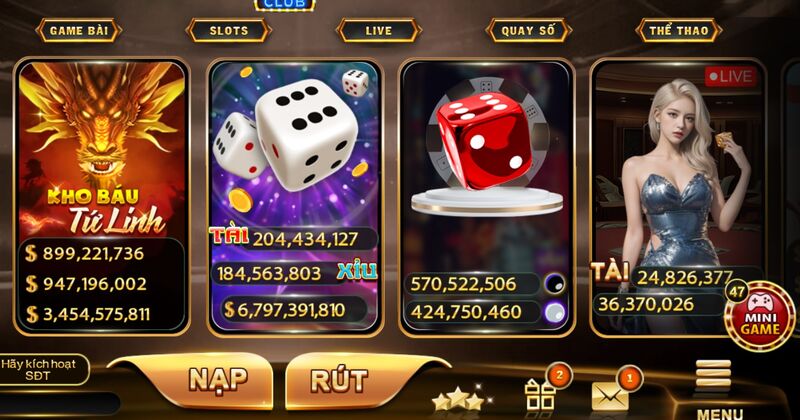The image size is (800, 420).
Task: Switch to the THỂ THAO tab
Action: (x=678, y=30)
